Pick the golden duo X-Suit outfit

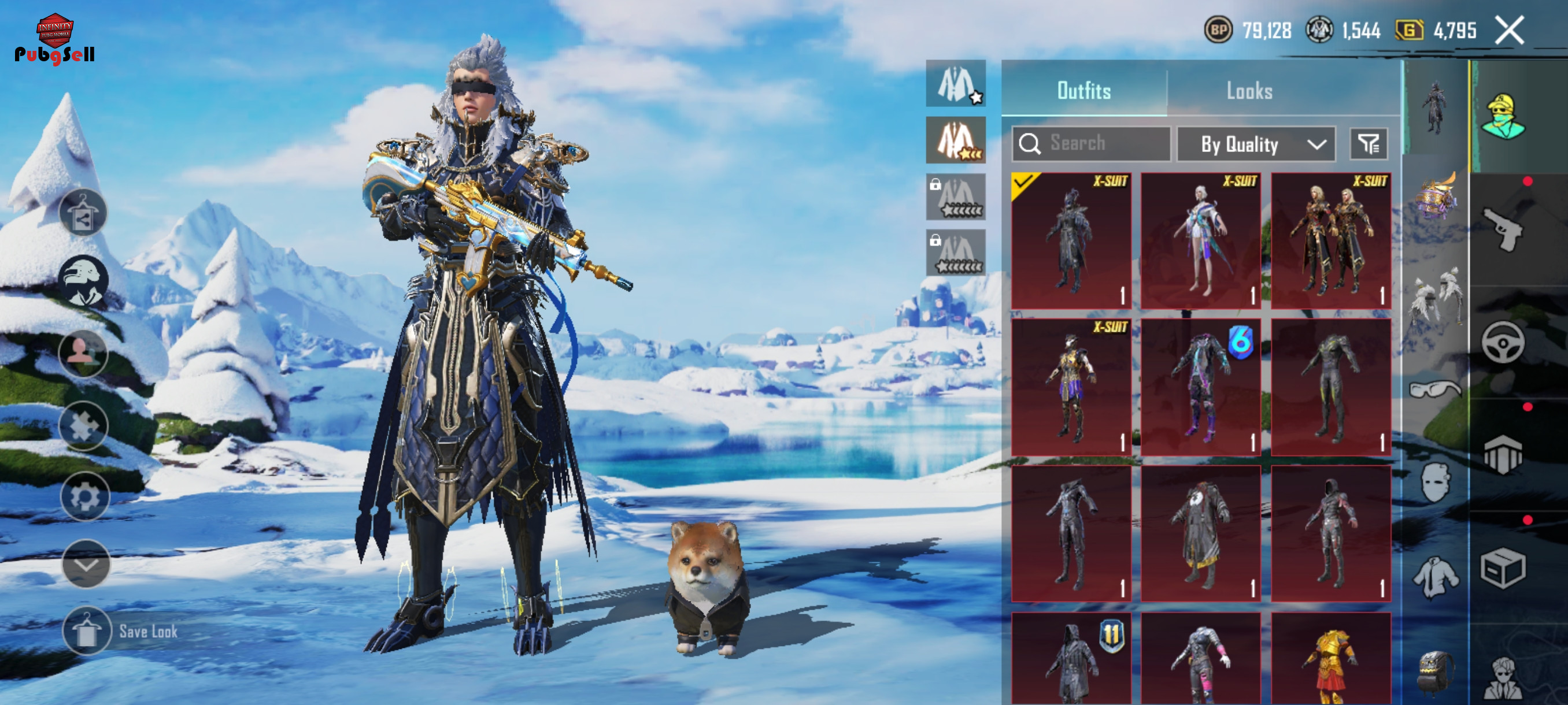pyautogui.click(x=1330, y=240)
